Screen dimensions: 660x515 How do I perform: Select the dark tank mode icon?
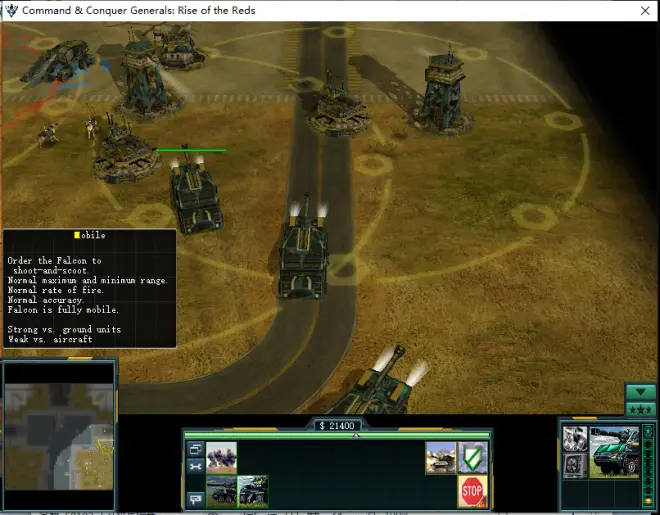pos(221,490)
